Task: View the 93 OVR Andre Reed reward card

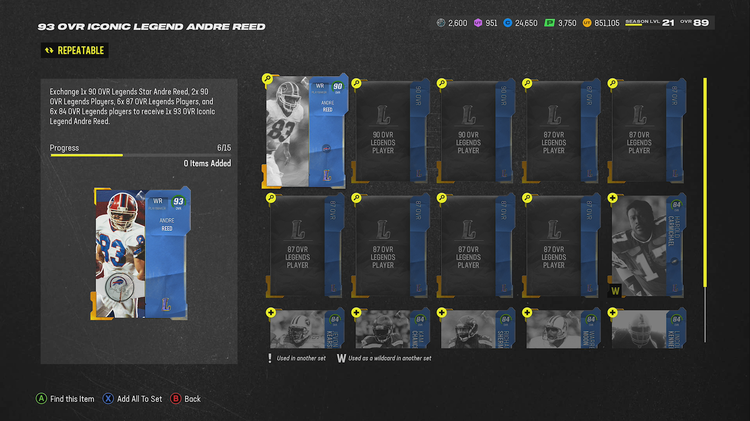Action: point(141,248)
